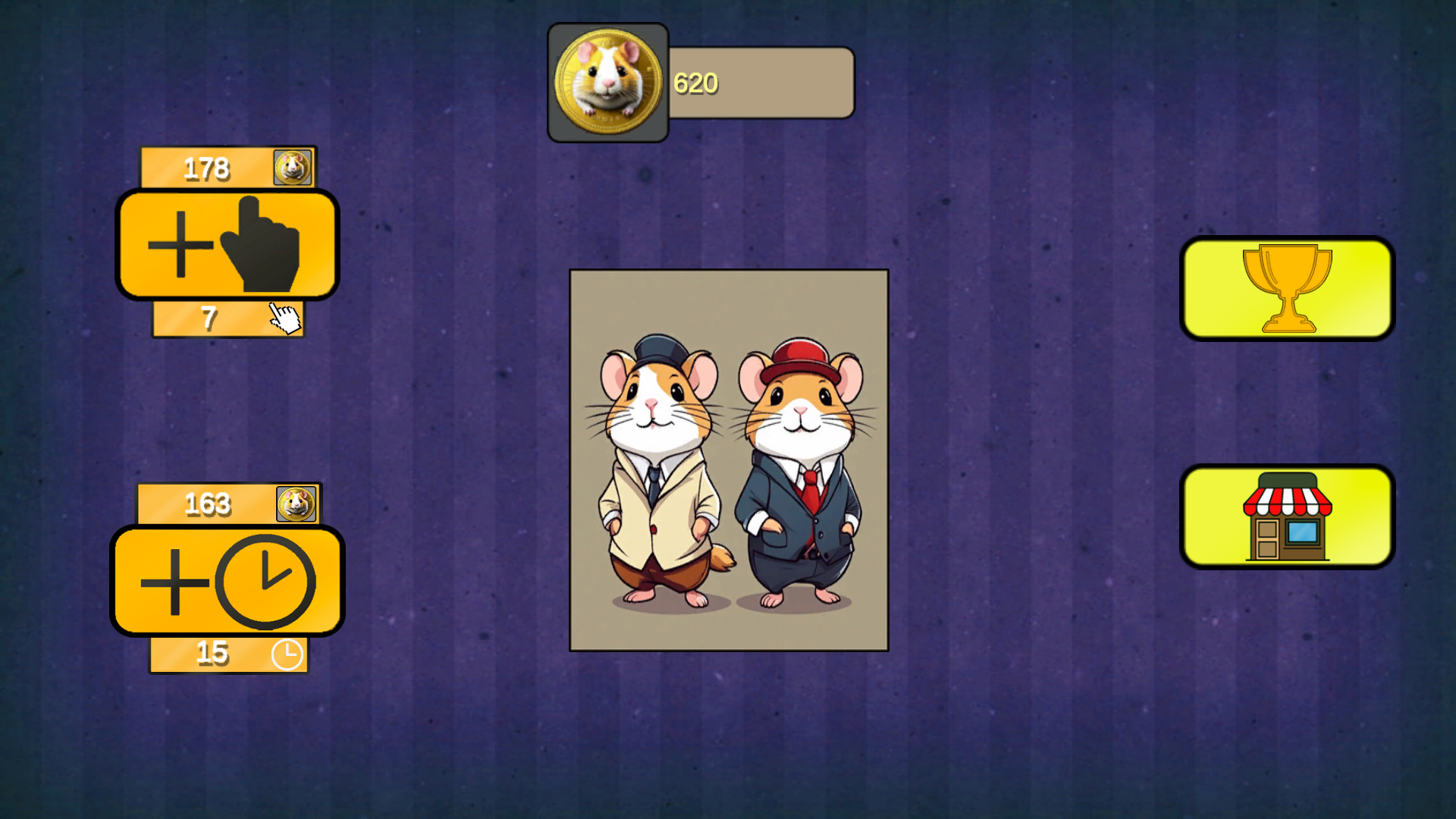Image resolution: width=1456 pixels, height=819 pixels.
Task: Buy the click power upgrade for 178 coins
Action: tap(227, 243)
